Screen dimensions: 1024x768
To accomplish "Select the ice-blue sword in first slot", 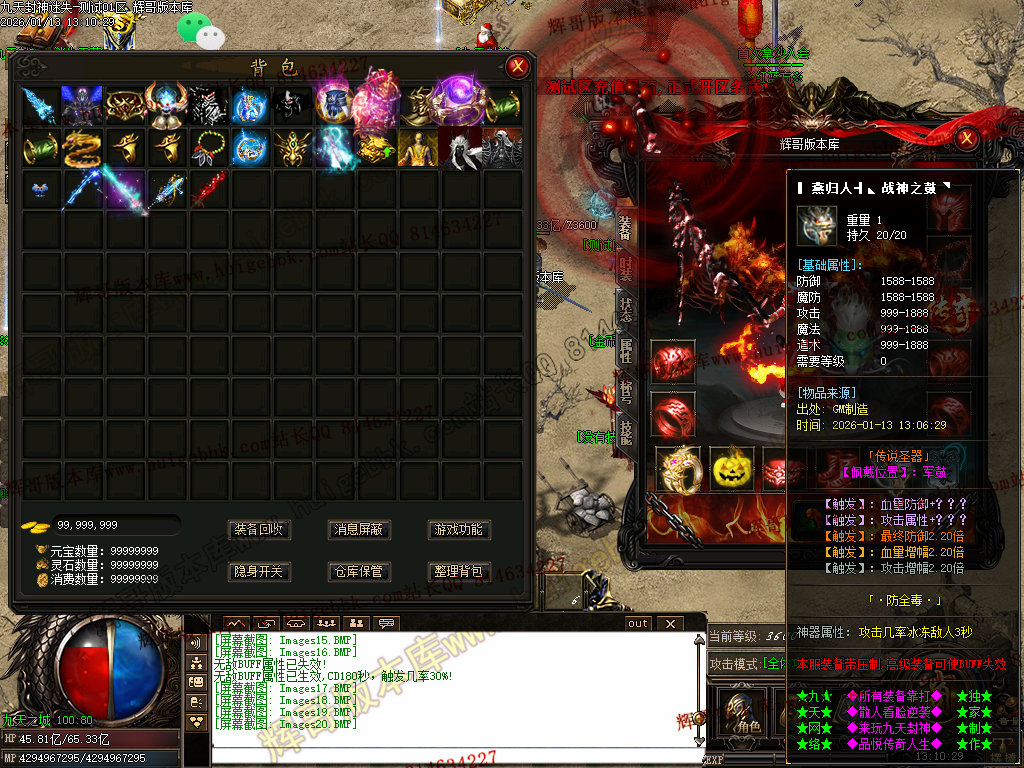I will click(x=40, y=105).
